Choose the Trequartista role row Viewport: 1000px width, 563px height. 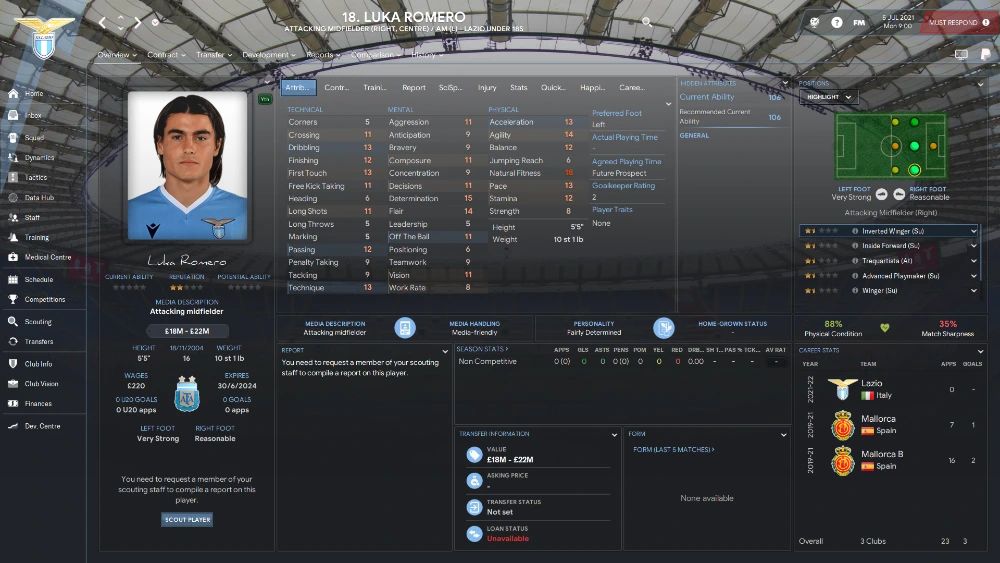coord(890,261)
